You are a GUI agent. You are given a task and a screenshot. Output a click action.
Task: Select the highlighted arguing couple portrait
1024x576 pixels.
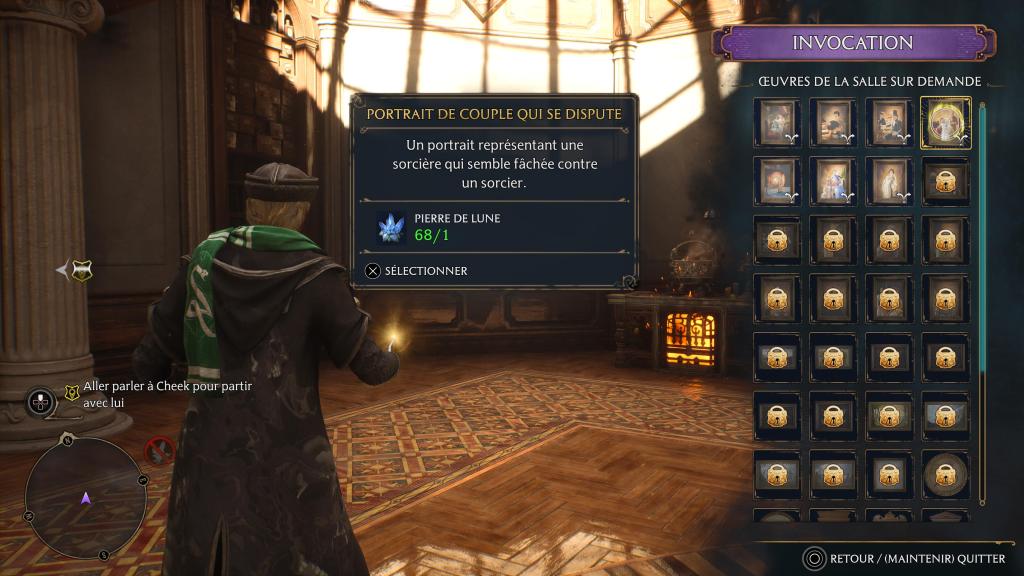tap(944, 123)
